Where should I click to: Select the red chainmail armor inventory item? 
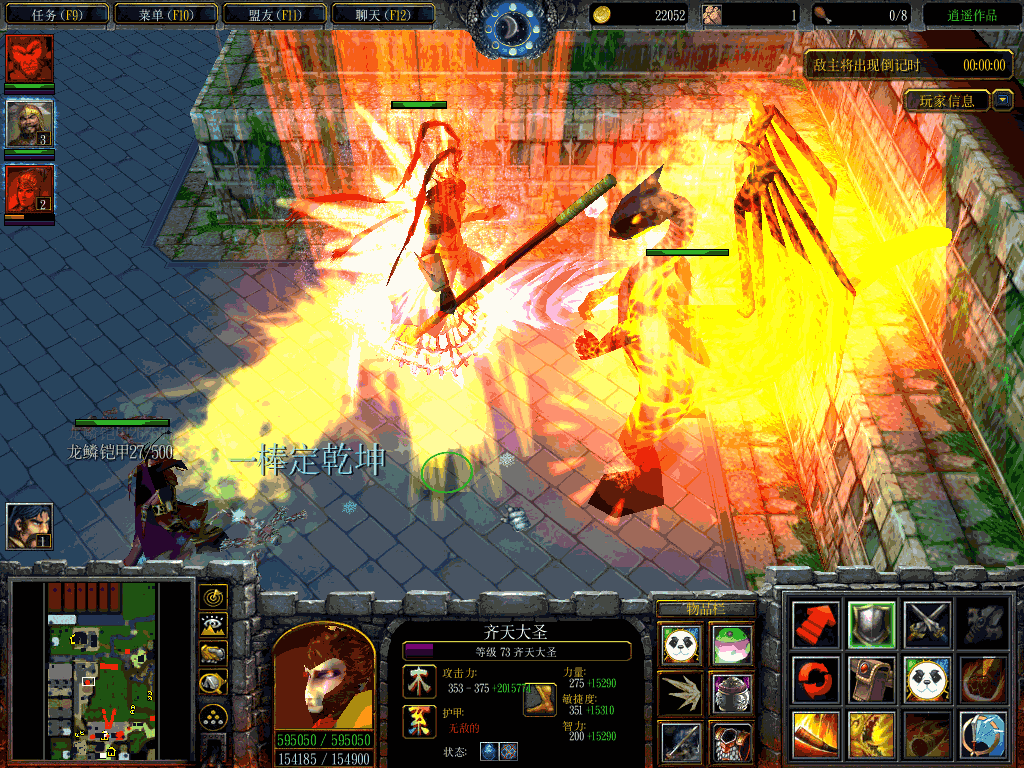[x=733, y=741]
